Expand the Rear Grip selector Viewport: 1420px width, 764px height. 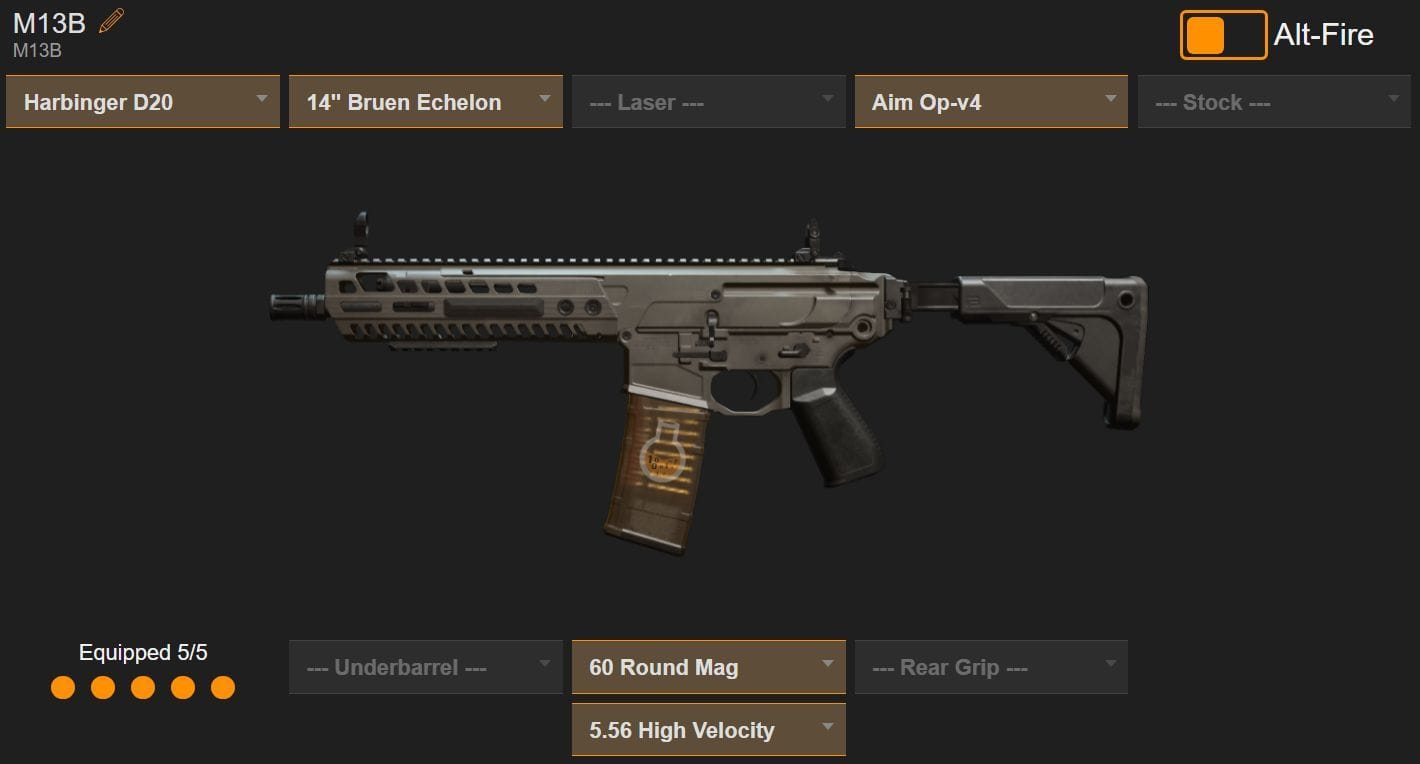click(990, 666)
